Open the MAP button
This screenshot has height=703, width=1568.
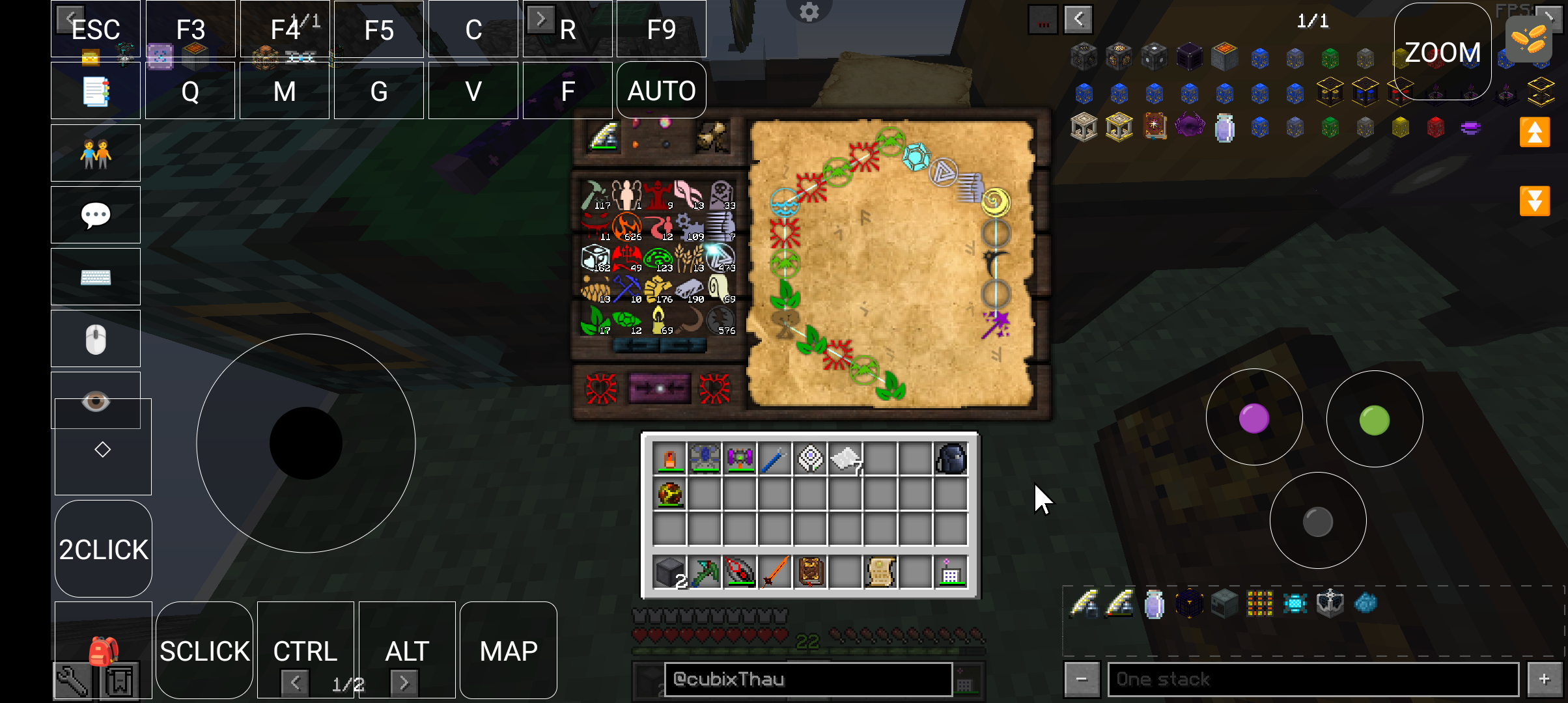508,650
